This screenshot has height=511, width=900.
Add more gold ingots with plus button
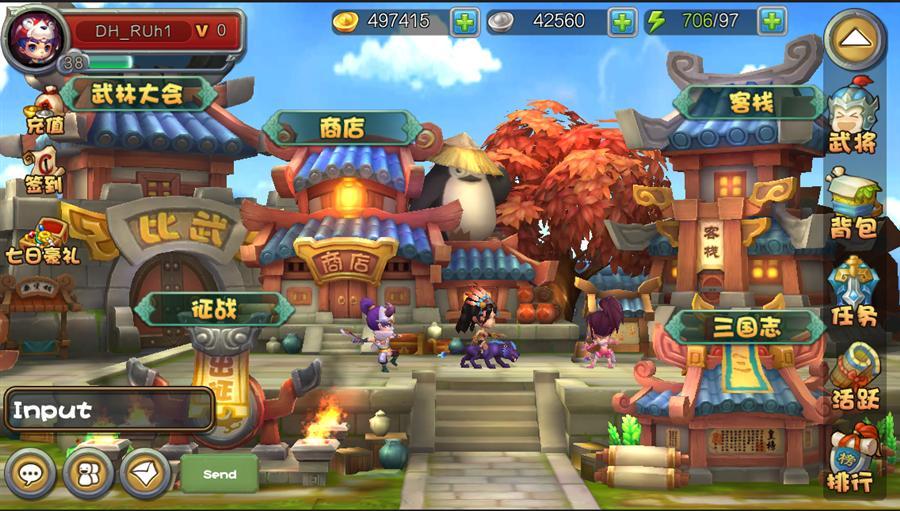(x=465, y=21)
